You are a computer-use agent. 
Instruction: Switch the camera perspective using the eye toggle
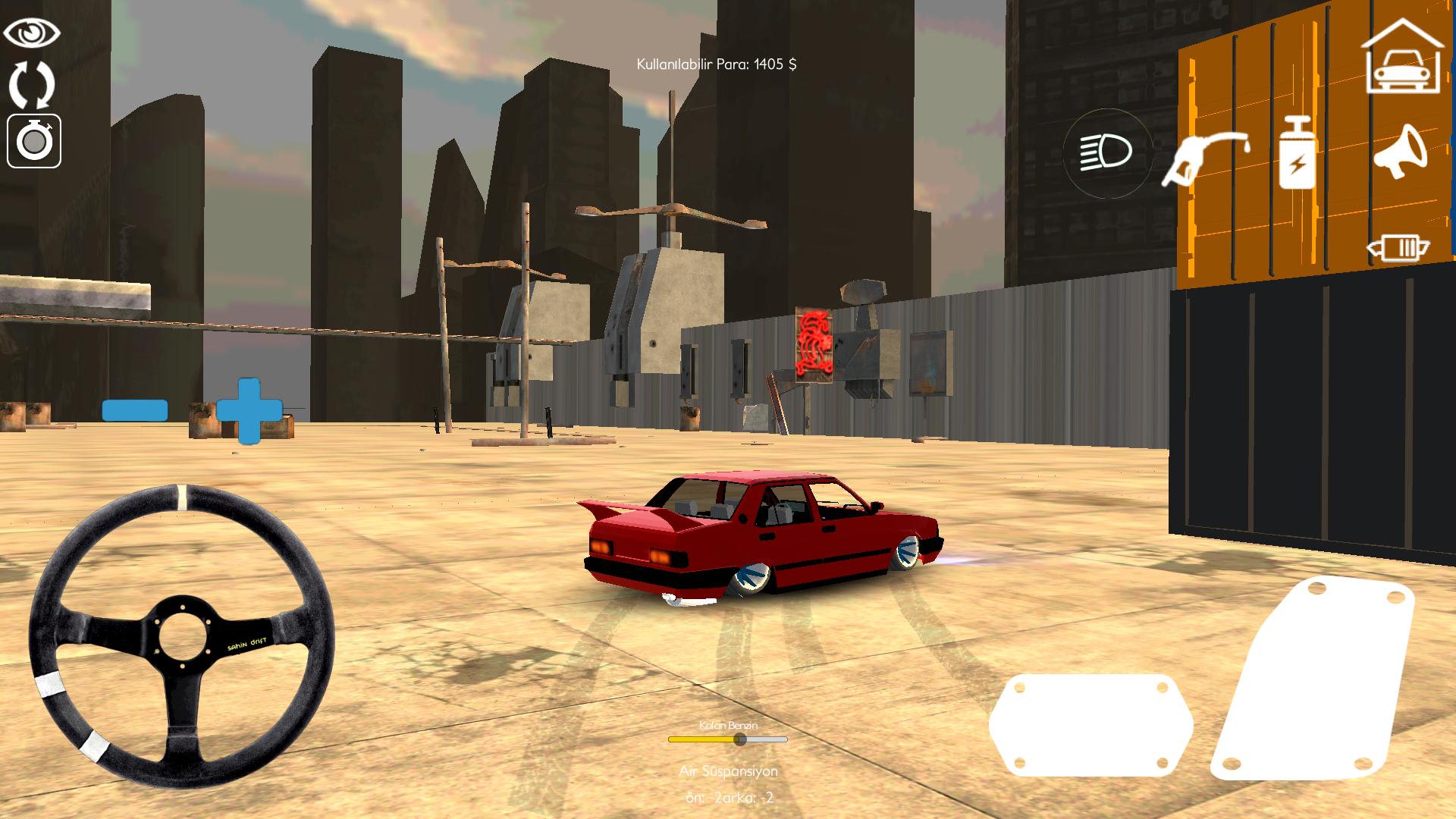(x=32, y=32)
